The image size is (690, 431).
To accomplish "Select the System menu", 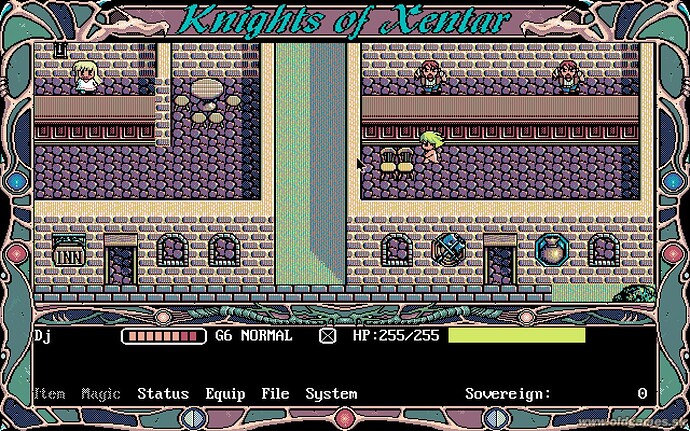I will (331, 394).
